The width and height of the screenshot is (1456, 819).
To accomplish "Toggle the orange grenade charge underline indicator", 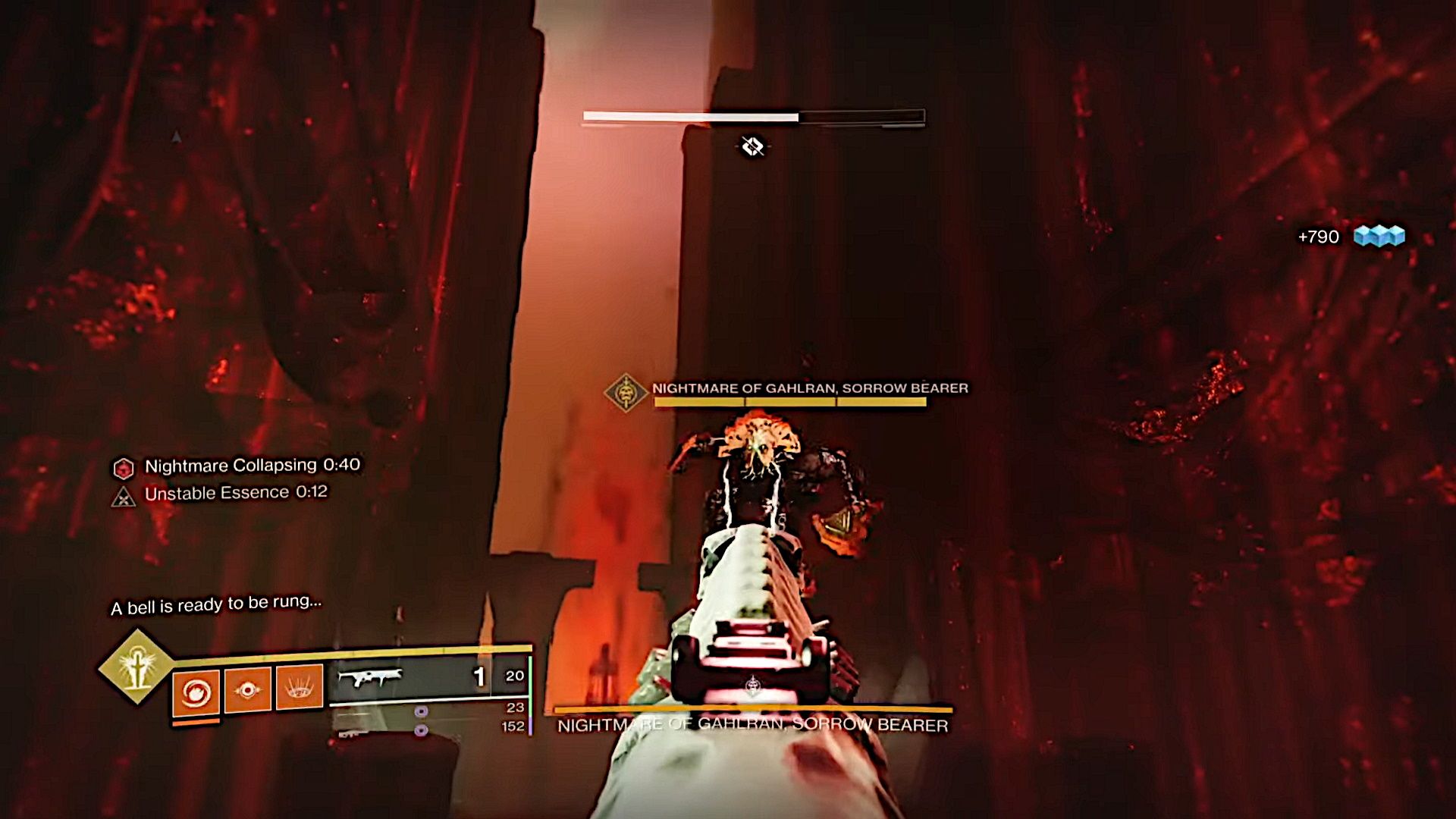I will 196,723.
